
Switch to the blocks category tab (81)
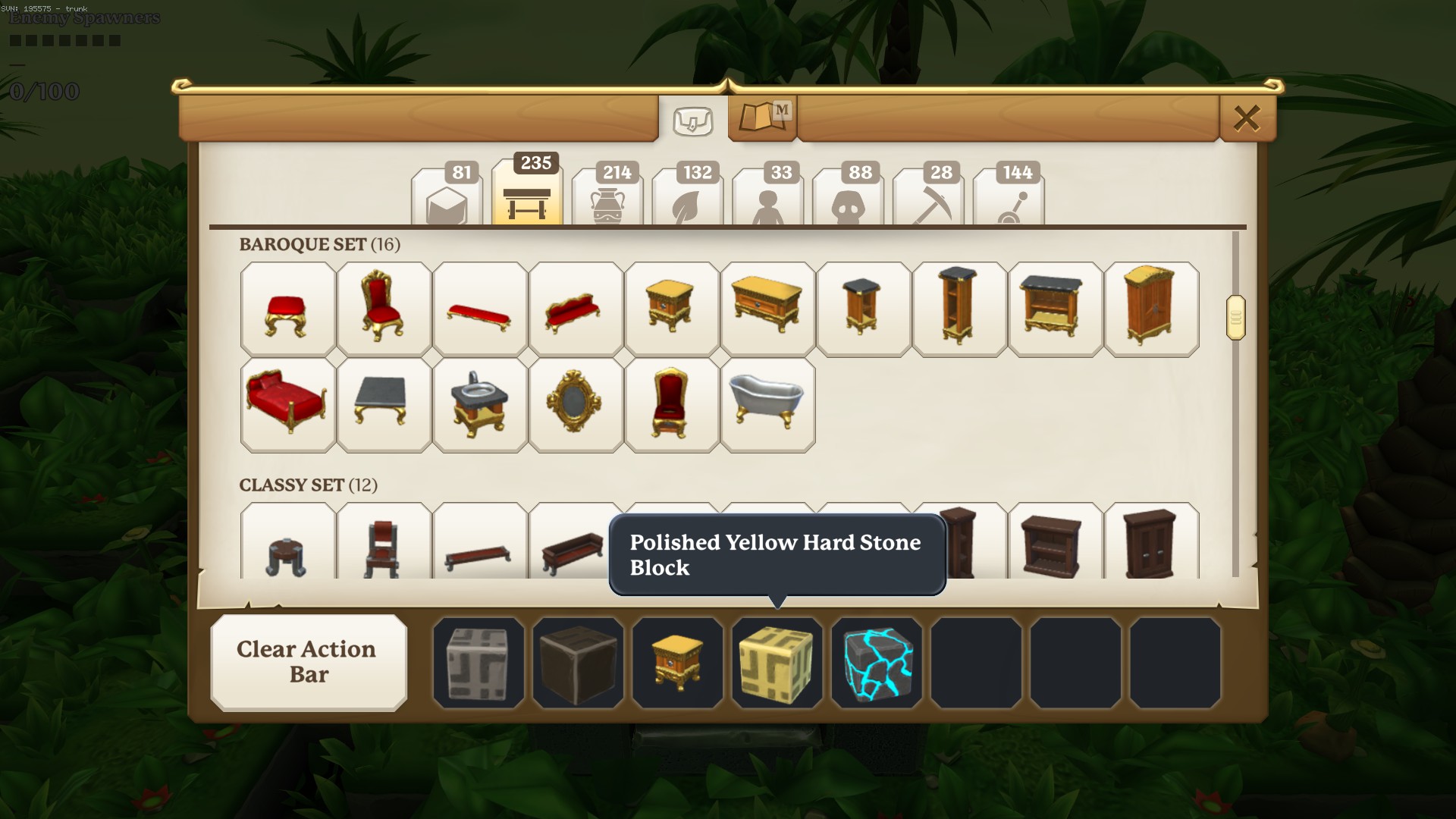point(447,199)
